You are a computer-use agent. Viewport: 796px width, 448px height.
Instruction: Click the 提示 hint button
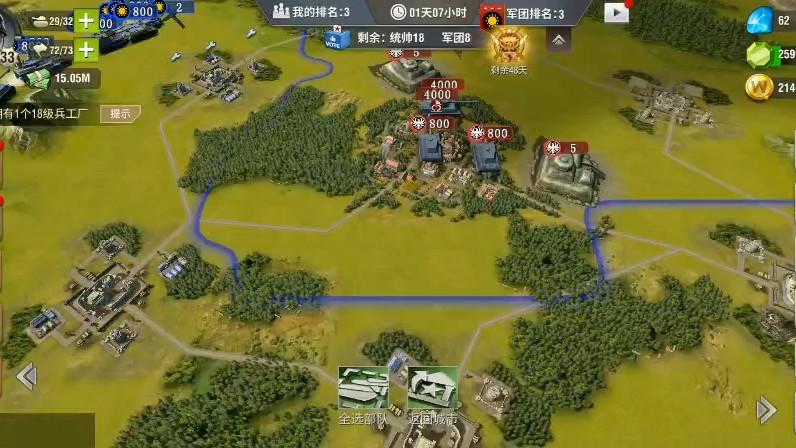121,113
